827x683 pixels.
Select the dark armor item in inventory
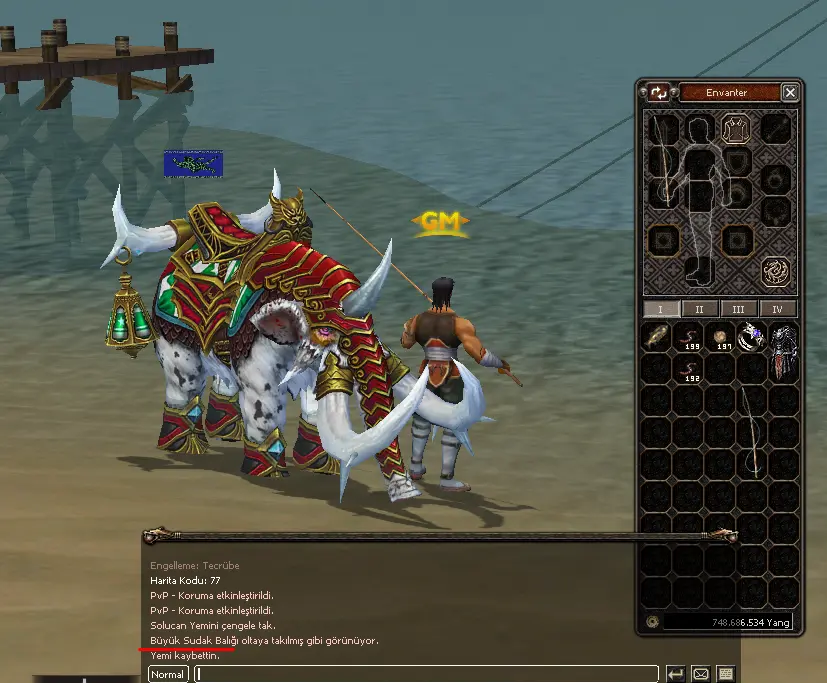(x=783, y=353)
